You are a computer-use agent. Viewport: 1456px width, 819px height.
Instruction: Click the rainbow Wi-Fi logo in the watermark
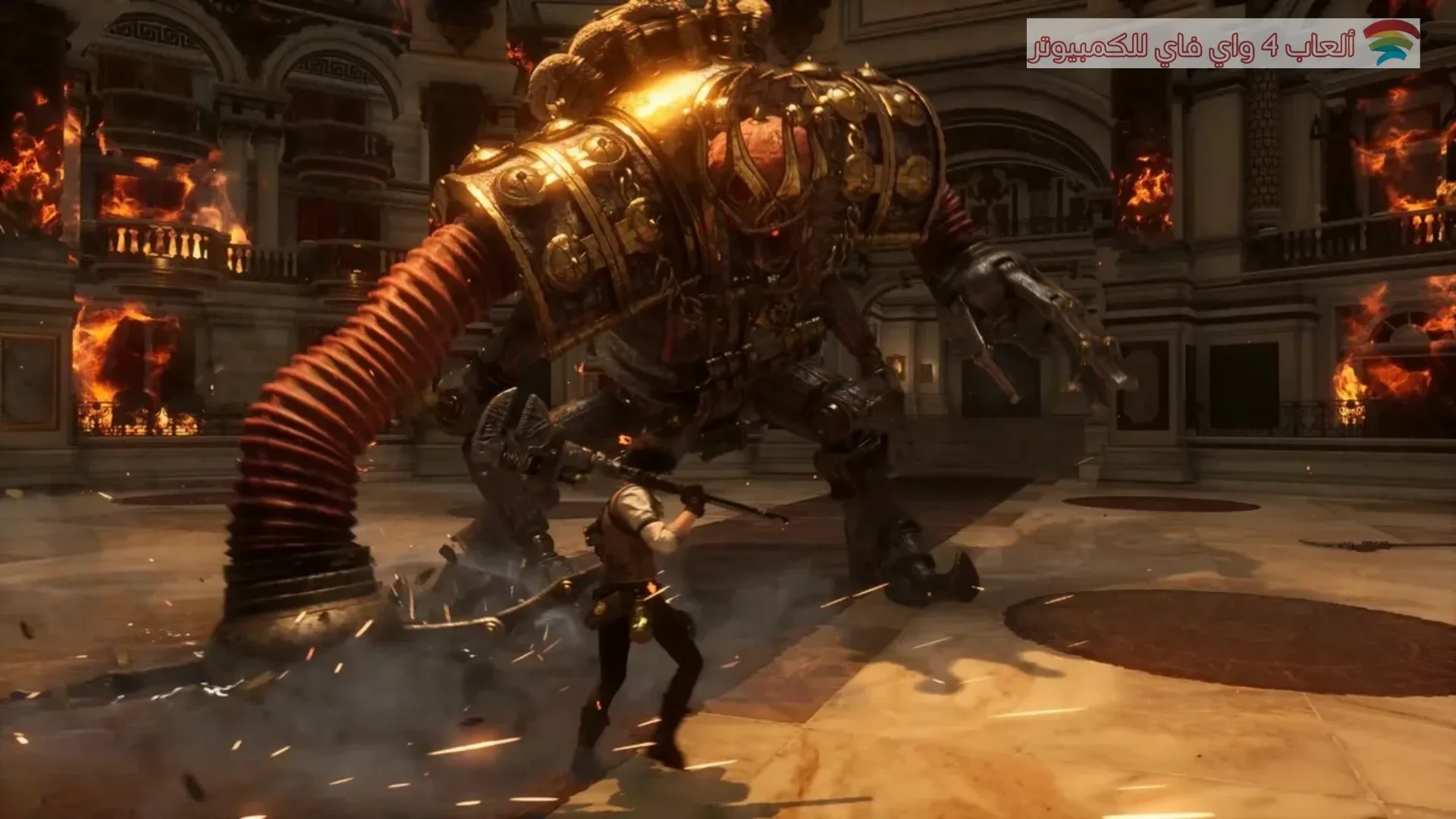pos(1391,42)
